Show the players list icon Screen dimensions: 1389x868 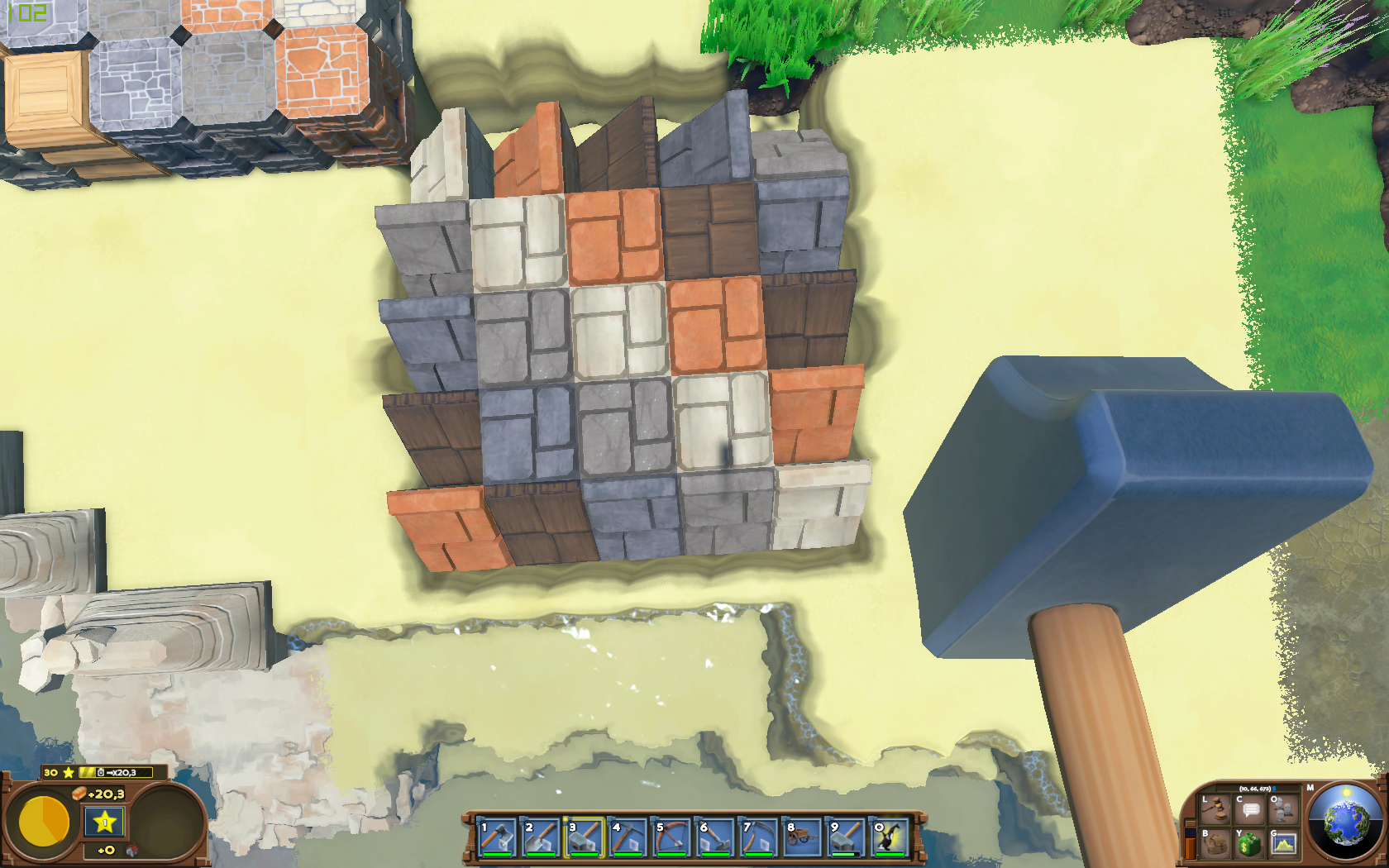(x=1284, y=809)
